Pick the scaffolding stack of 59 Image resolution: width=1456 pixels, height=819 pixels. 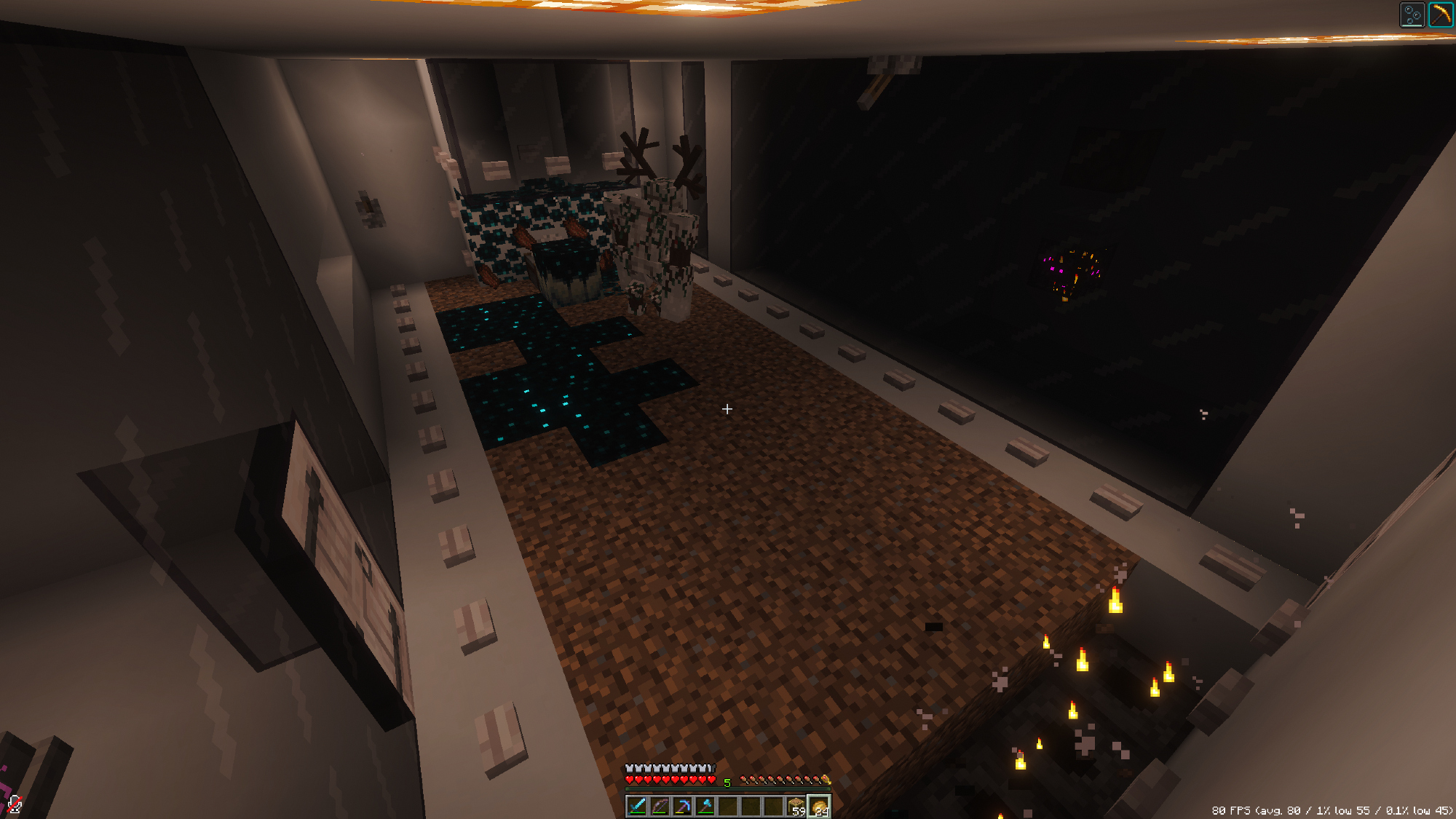796,806
